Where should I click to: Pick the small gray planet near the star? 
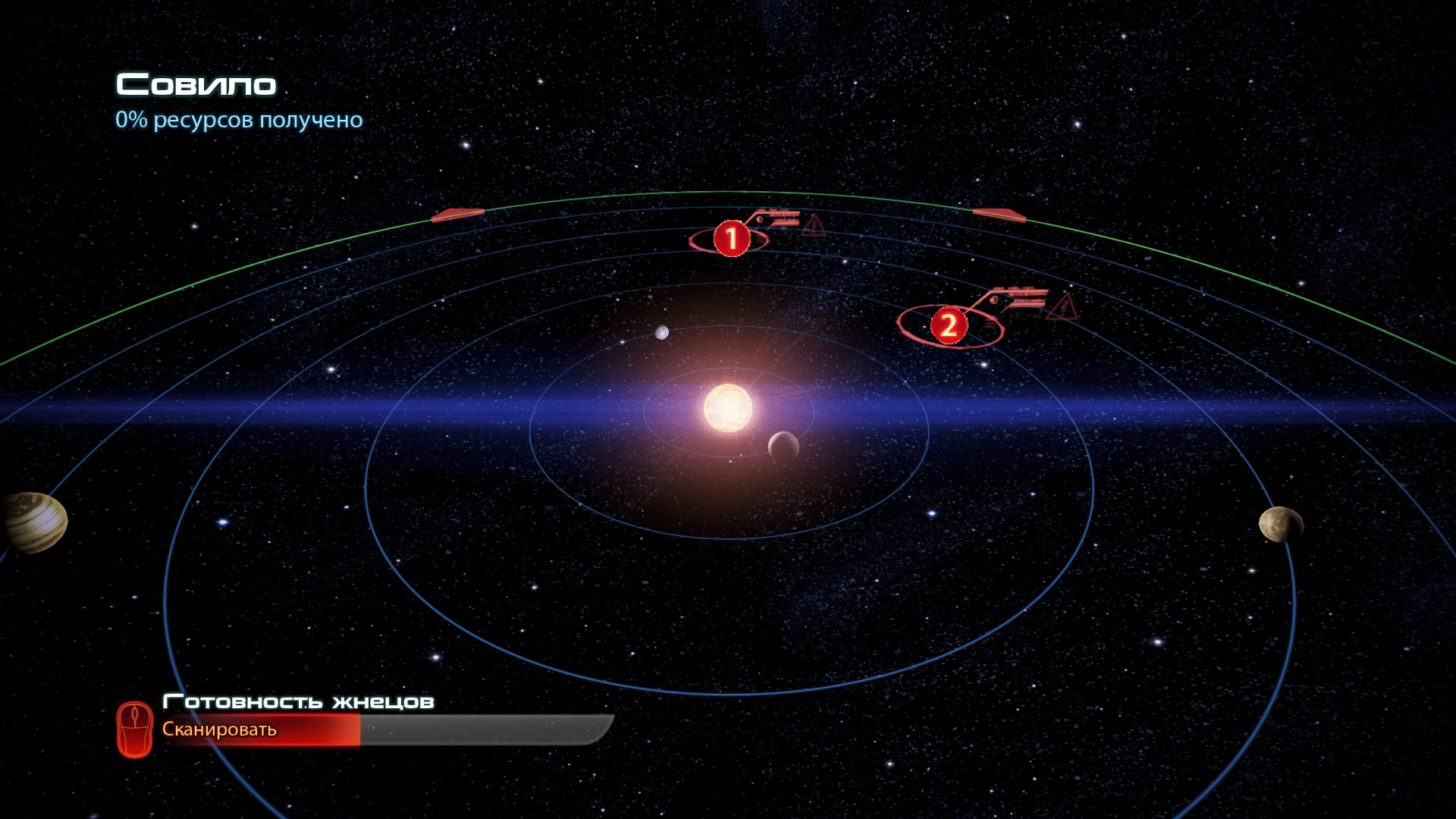(x=662, y=332)
